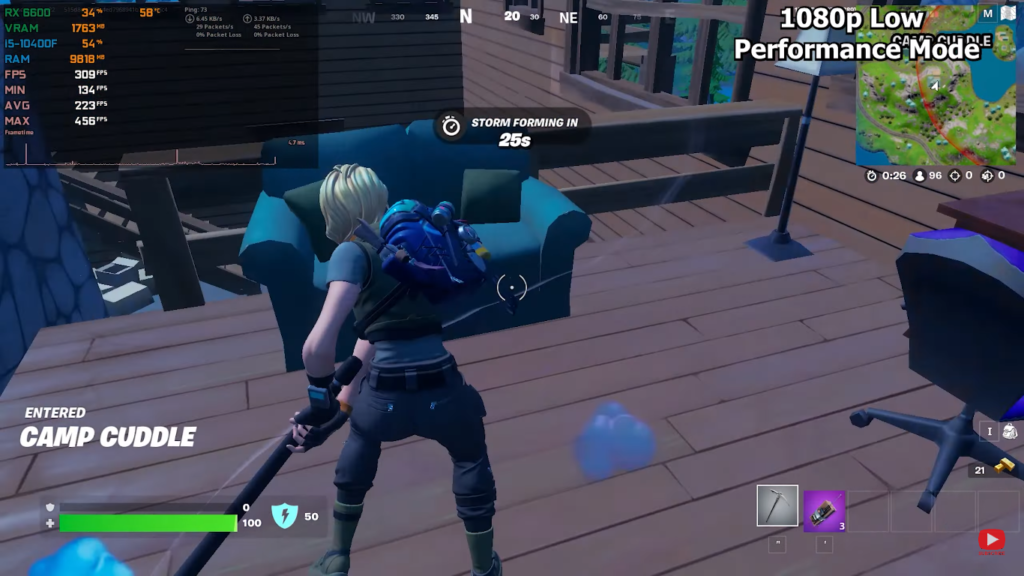Image resolution: width=1024 pixels, height=576 pixels.
Task: Click the red YouTube subscribe button
Action: [x=991, y=540]
